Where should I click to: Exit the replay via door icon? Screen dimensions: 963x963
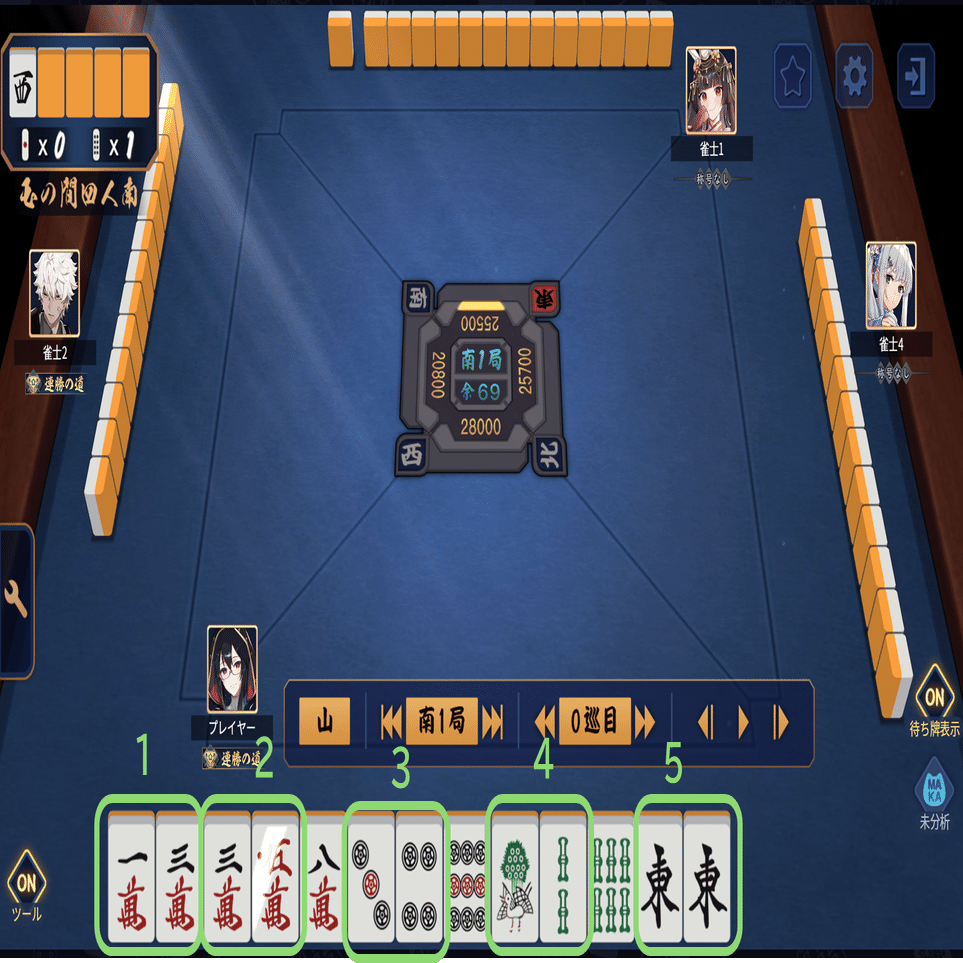coord(915,75)
